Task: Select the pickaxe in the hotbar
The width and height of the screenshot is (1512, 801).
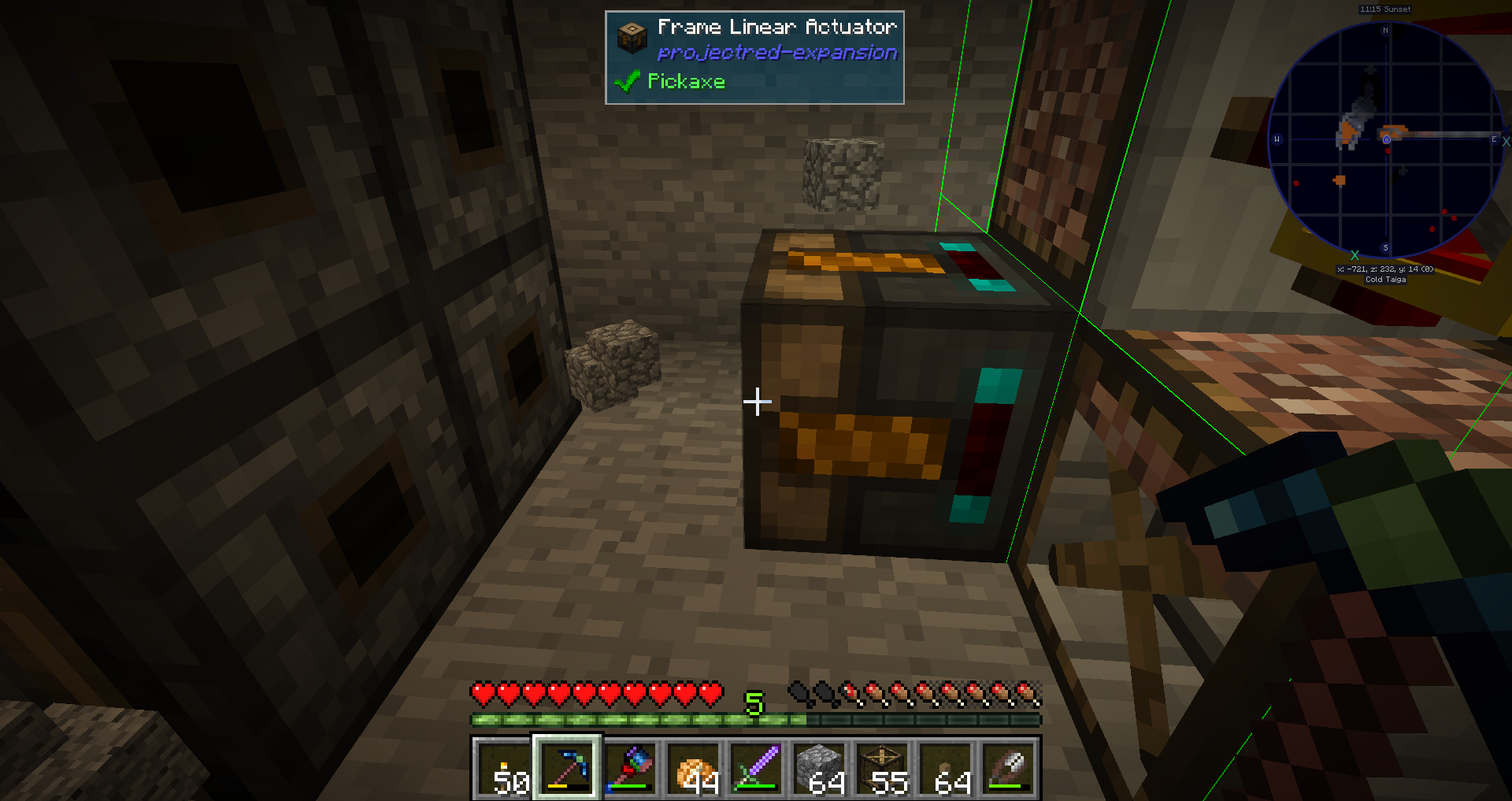Action: 567,769
